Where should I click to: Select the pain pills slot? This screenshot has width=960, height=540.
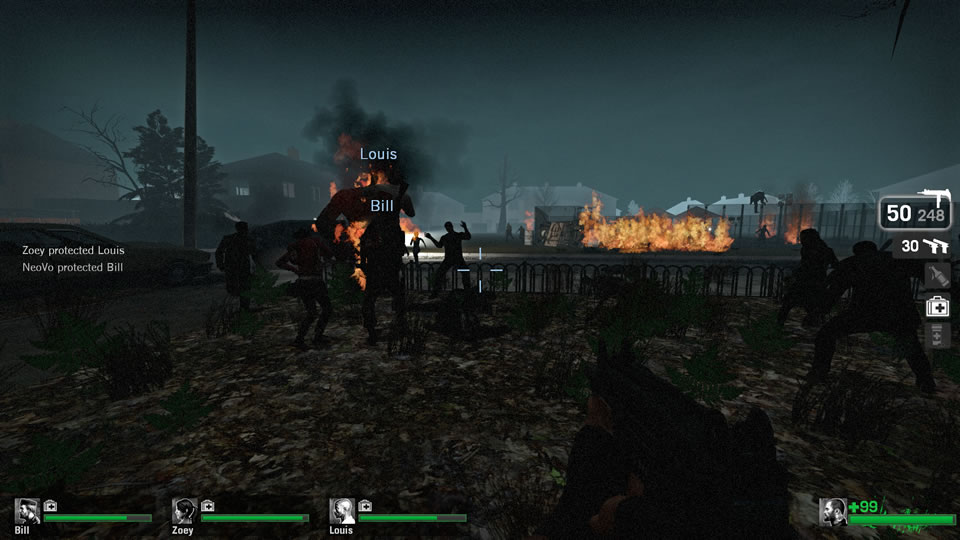coord(937,336)
